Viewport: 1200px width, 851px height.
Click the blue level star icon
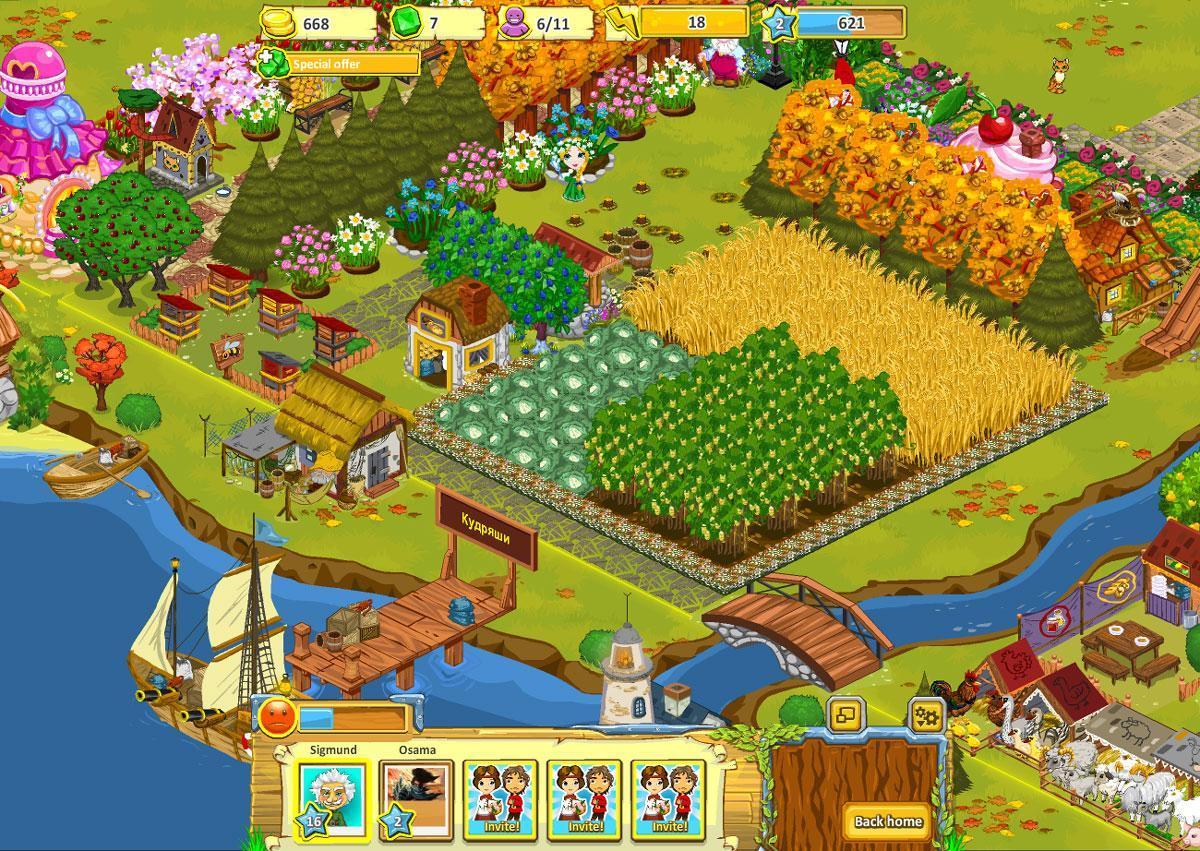tap(780, 23)
